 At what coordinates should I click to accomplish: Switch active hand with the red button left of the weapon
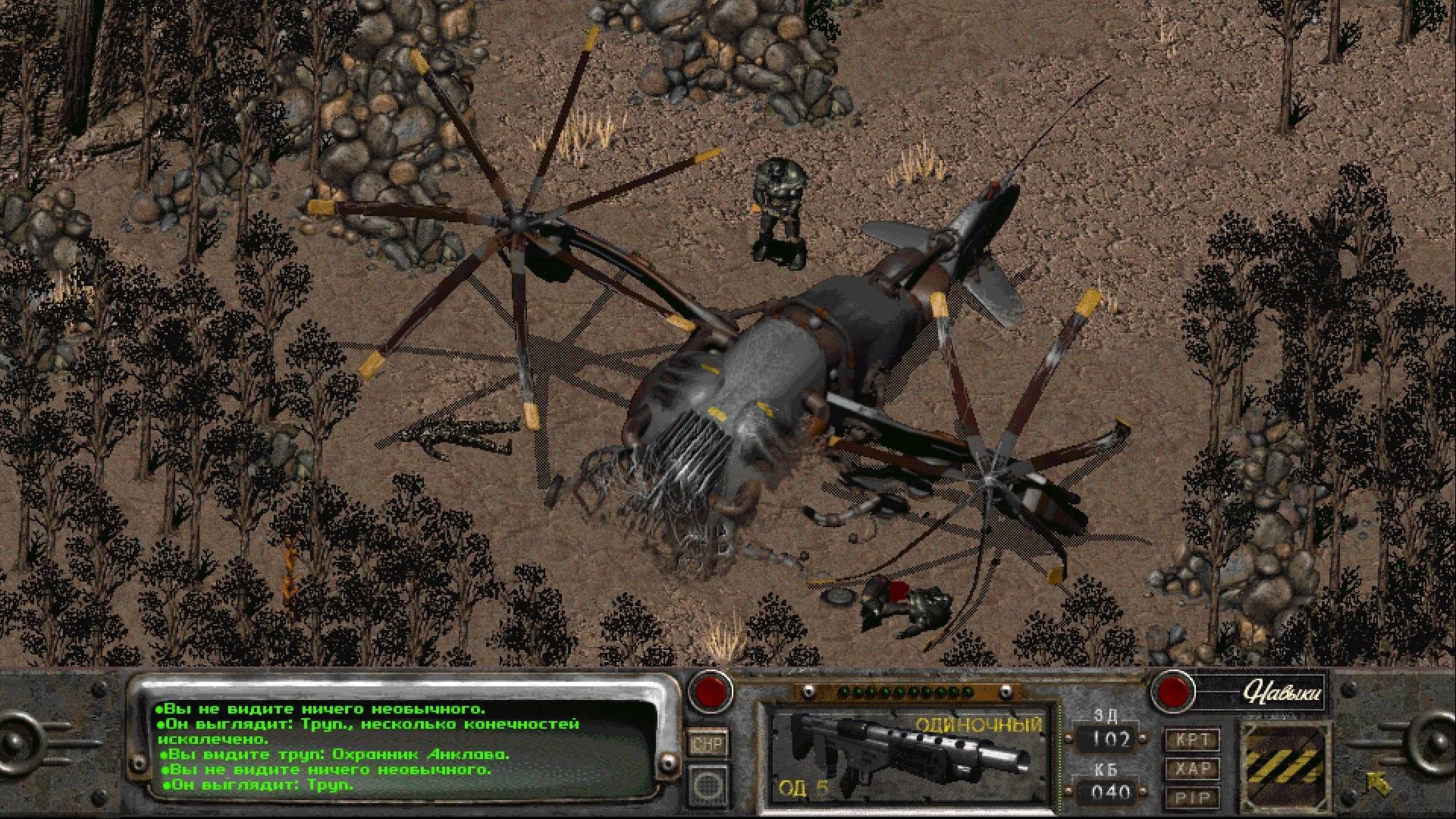710,691
